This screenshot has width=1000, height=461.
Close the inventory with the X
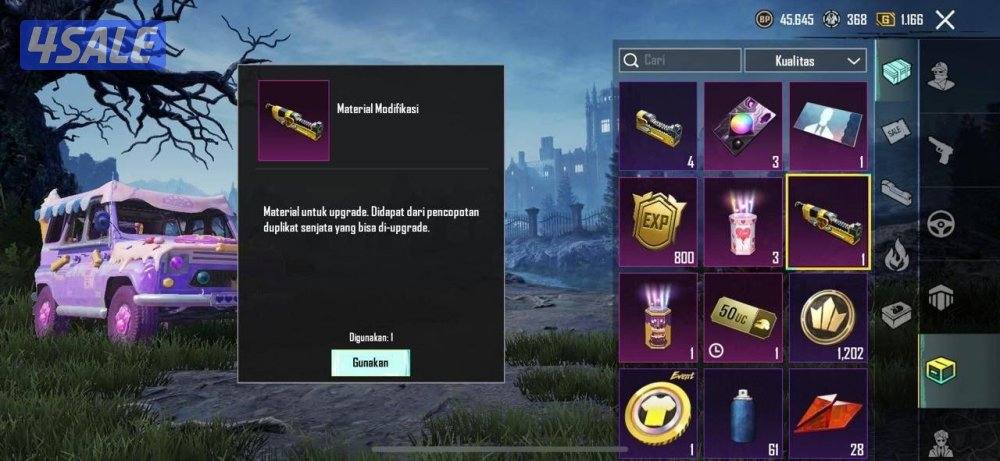click(x=945, y=19)
